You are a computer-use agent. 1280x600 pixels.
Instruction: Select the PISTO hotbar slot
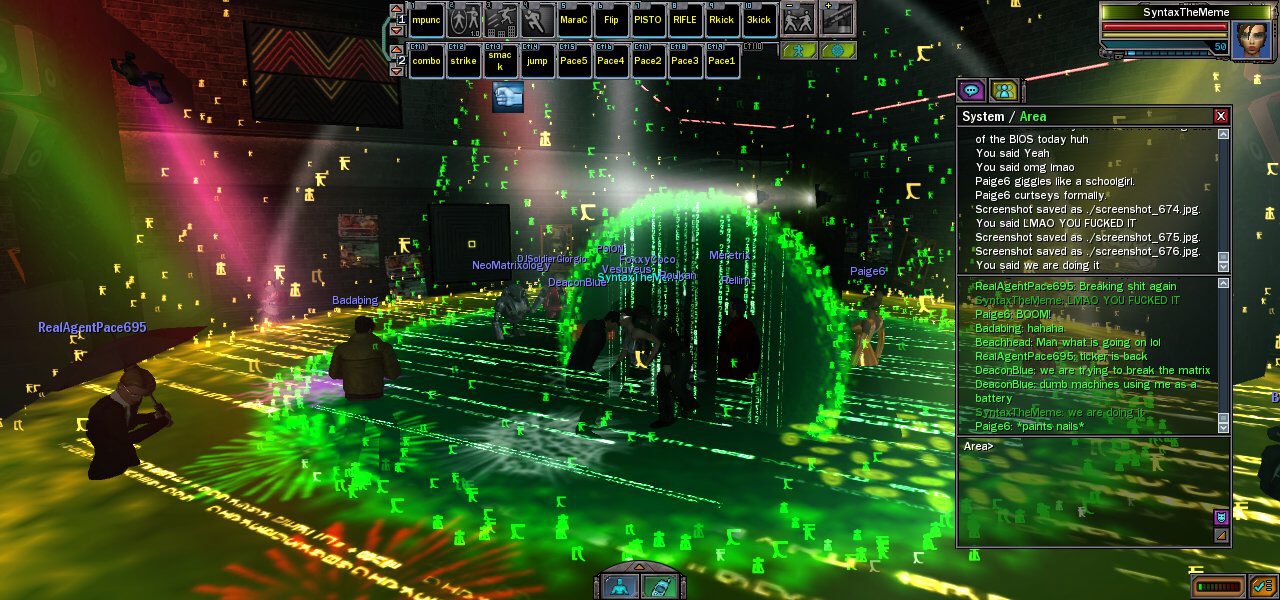[x=648, y=20]
